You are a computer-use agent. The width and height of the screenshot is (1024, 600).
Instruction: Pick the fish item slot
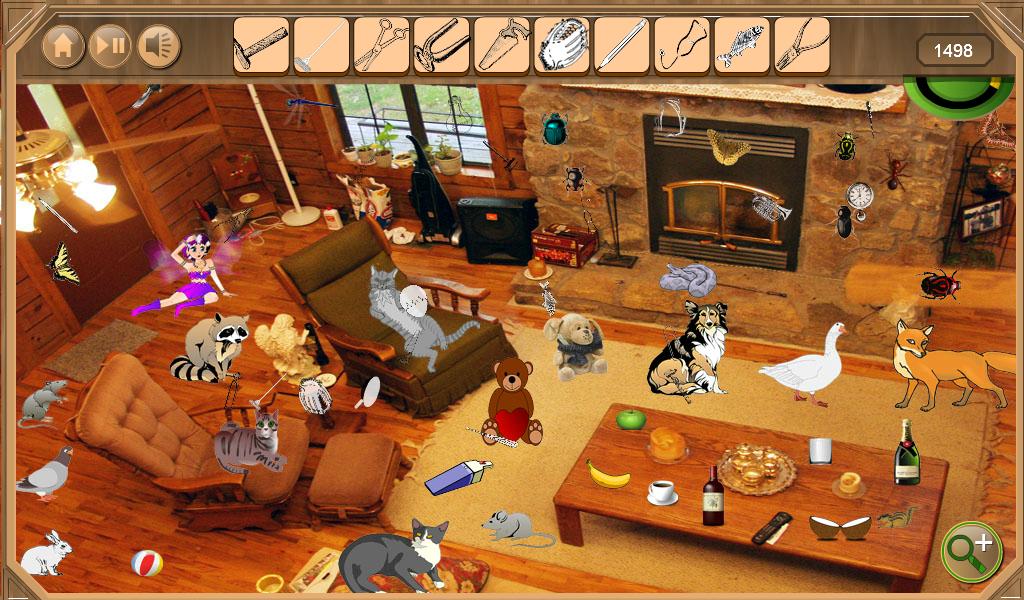pos(741,46)
